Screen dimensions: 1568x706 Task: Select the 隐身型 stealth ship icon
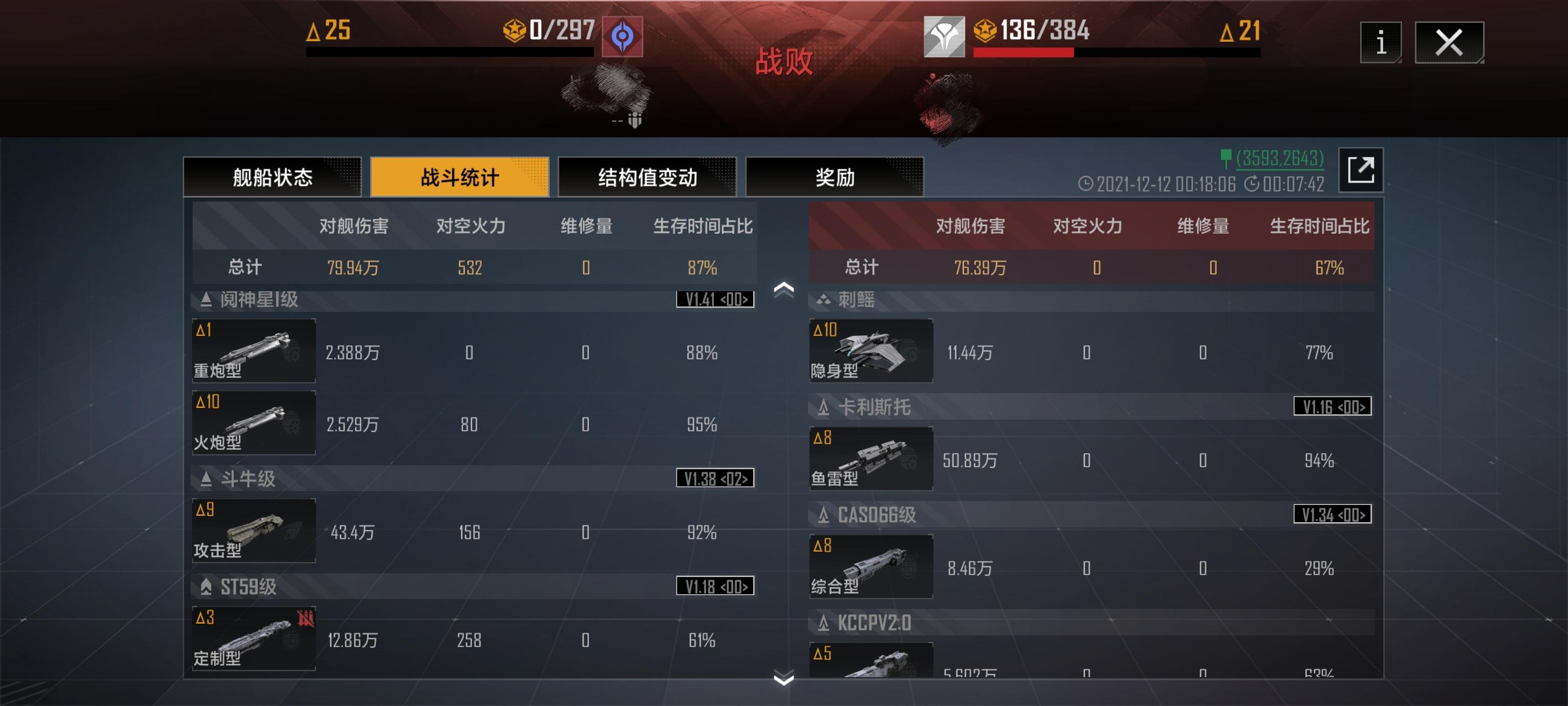tap(872, 351)
